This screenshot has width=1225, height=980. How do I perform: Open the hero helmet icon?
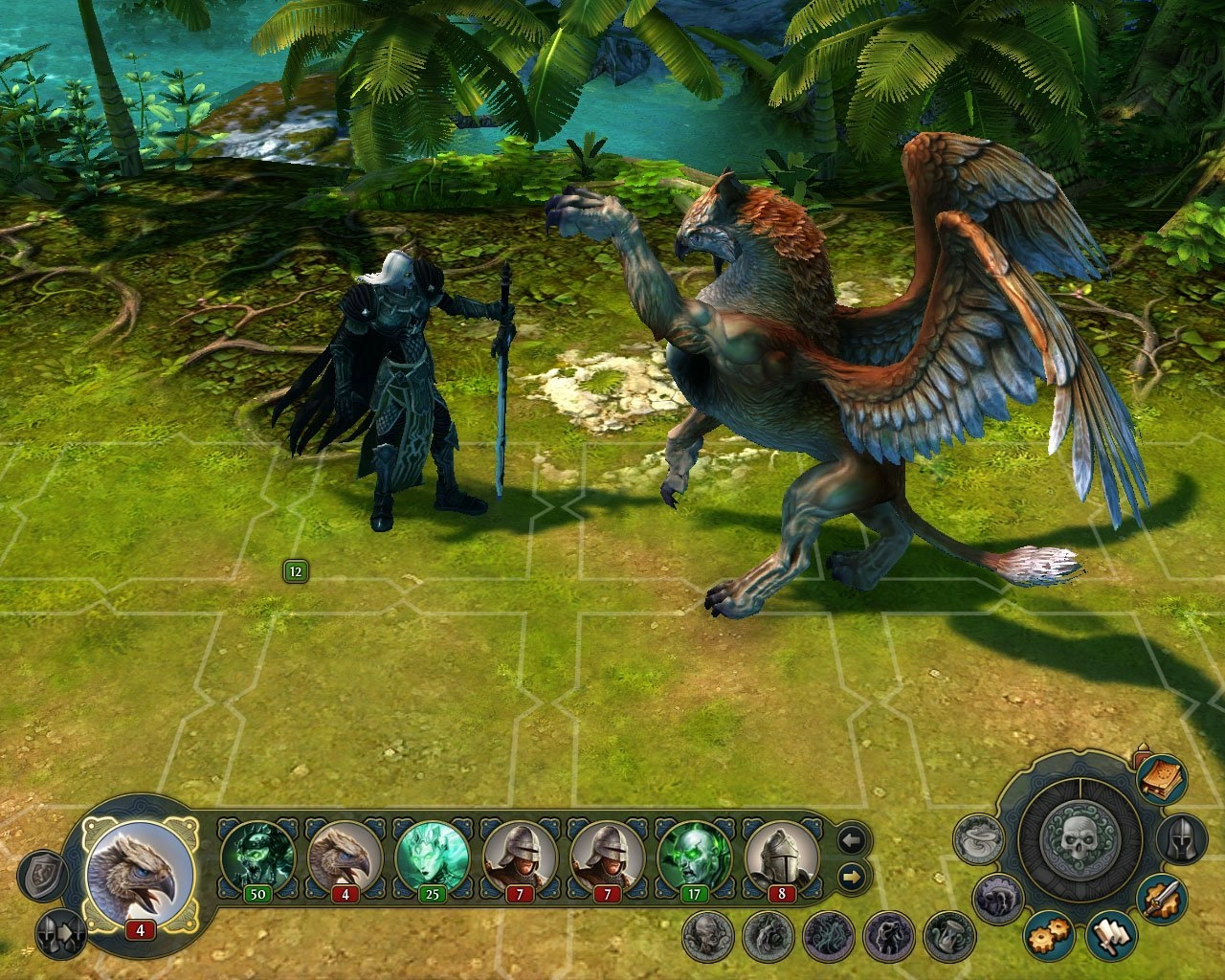coord(1182,839)
